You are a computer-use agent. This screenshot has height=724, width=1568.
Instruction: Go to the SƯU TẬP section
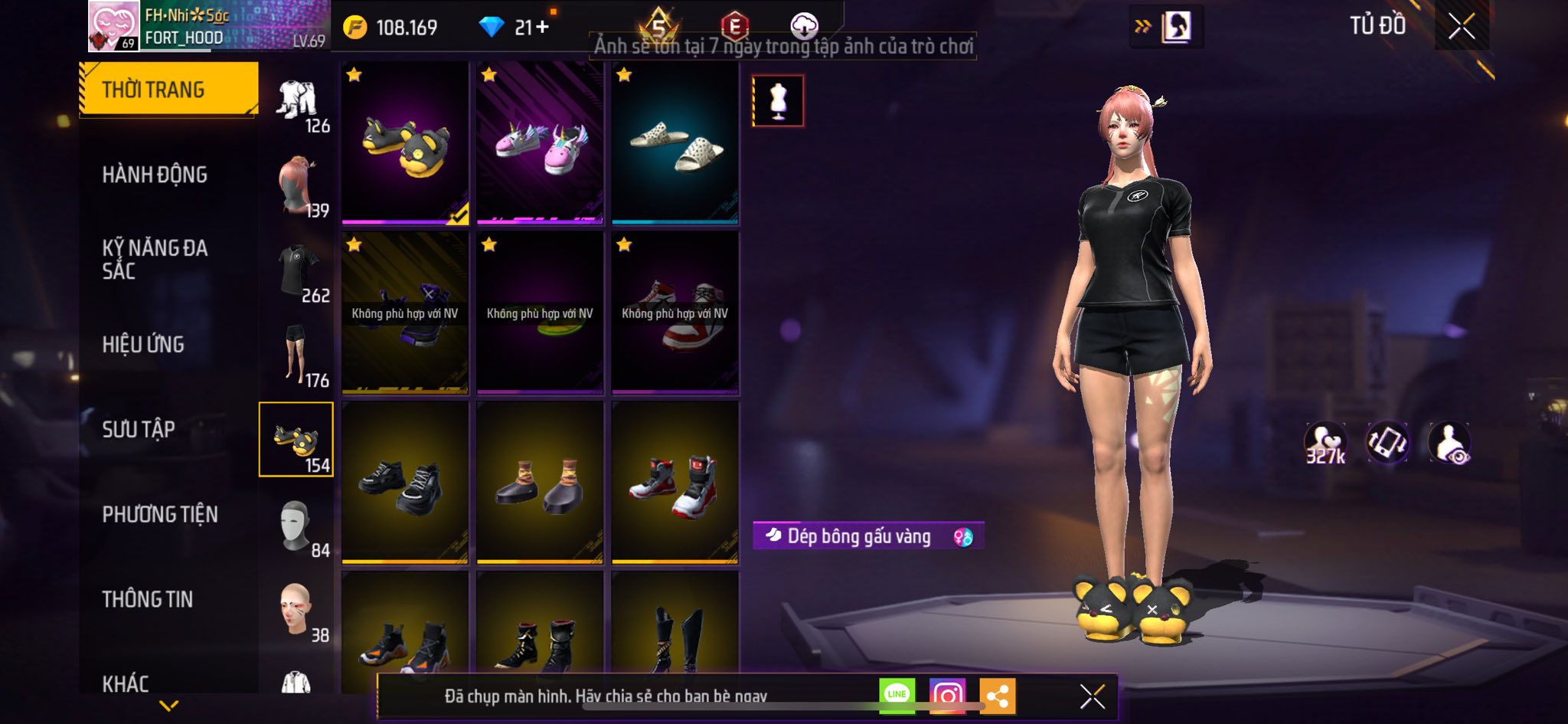click(x=139, y=429)
